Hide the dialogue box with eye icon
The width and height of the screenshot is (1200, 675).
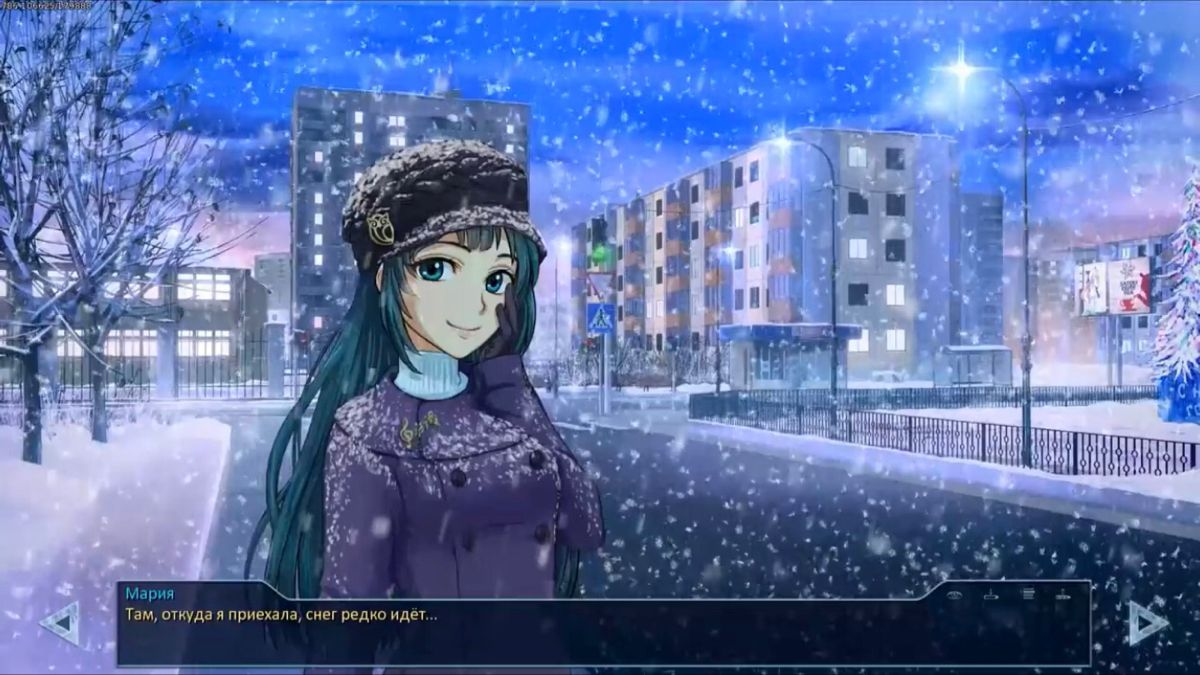955,595
